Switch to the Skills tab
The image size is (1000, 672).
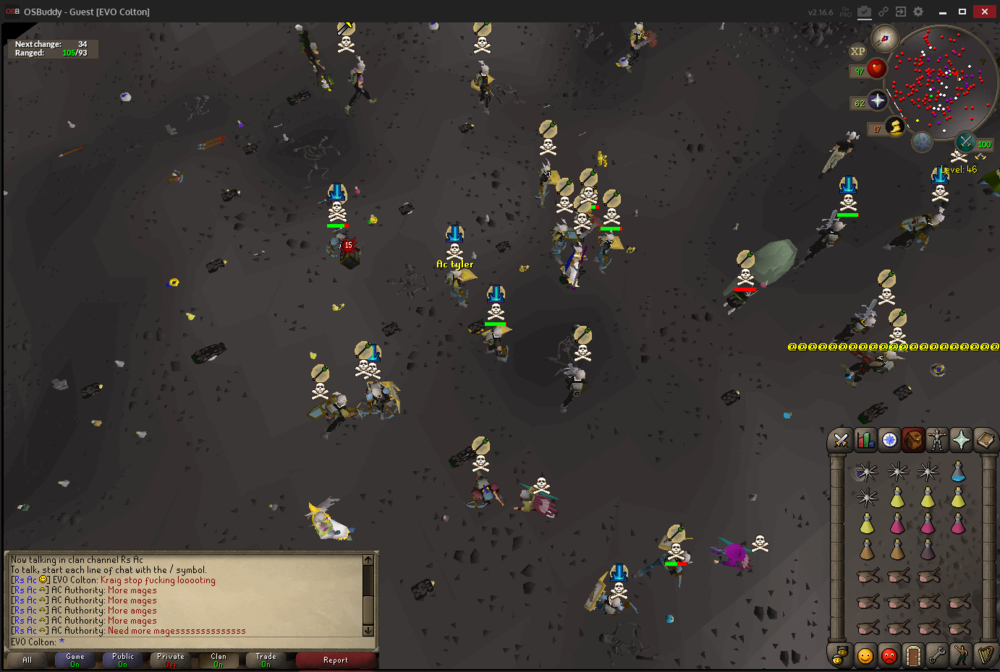(866, 439)
